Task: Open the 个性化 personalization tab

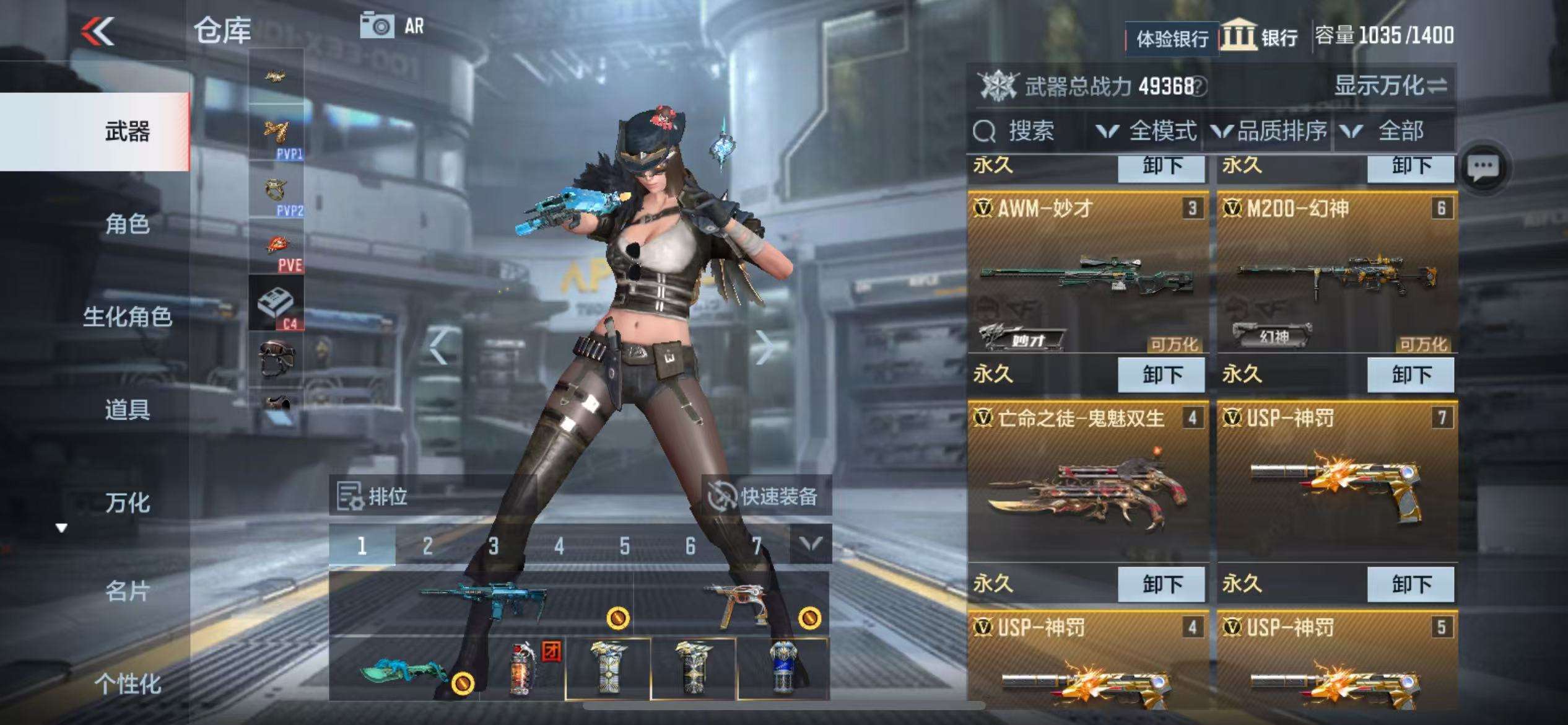Action: [127, 684]
